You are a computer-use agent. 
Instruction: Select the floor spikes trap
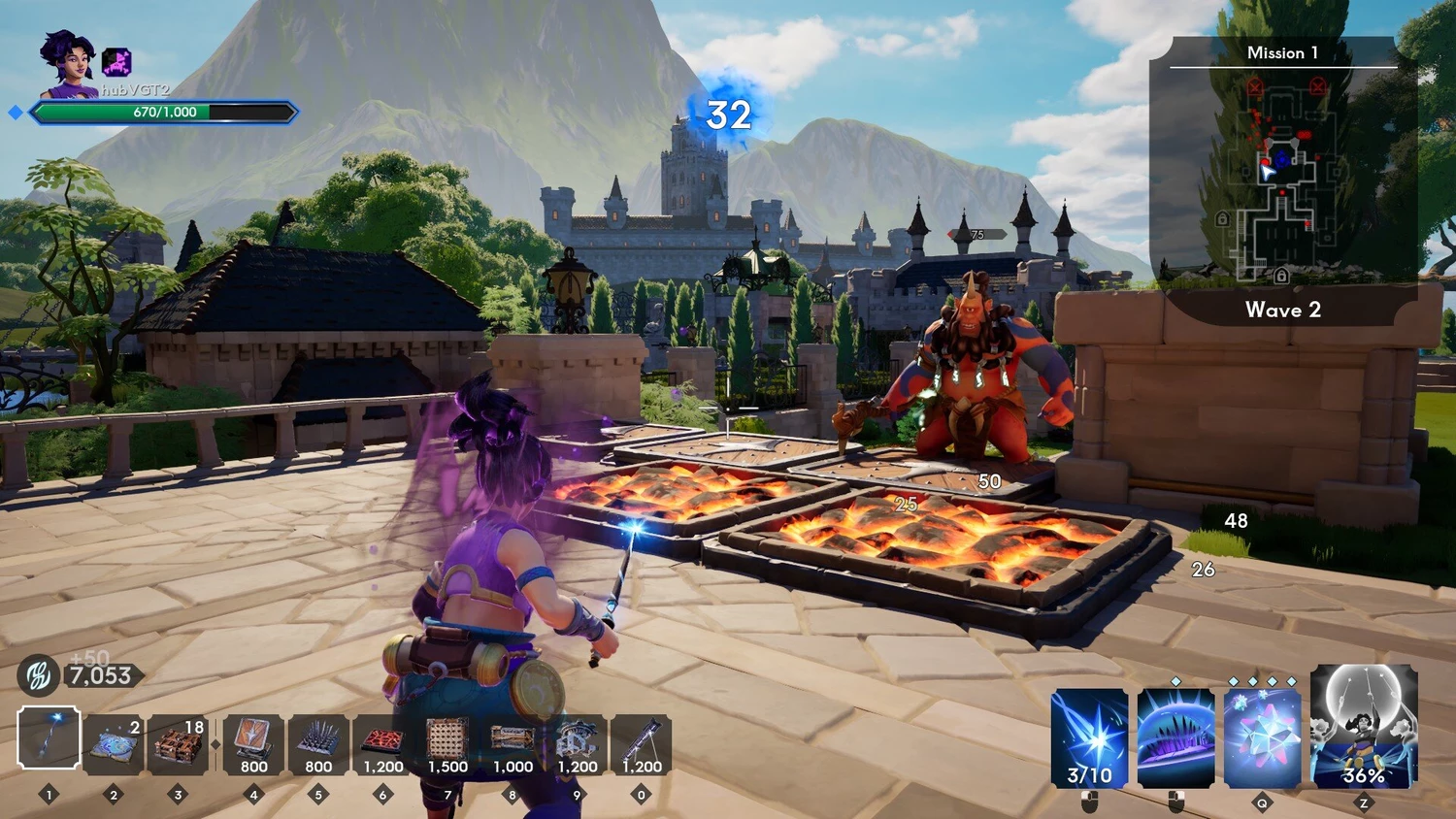tap(318, 744)
